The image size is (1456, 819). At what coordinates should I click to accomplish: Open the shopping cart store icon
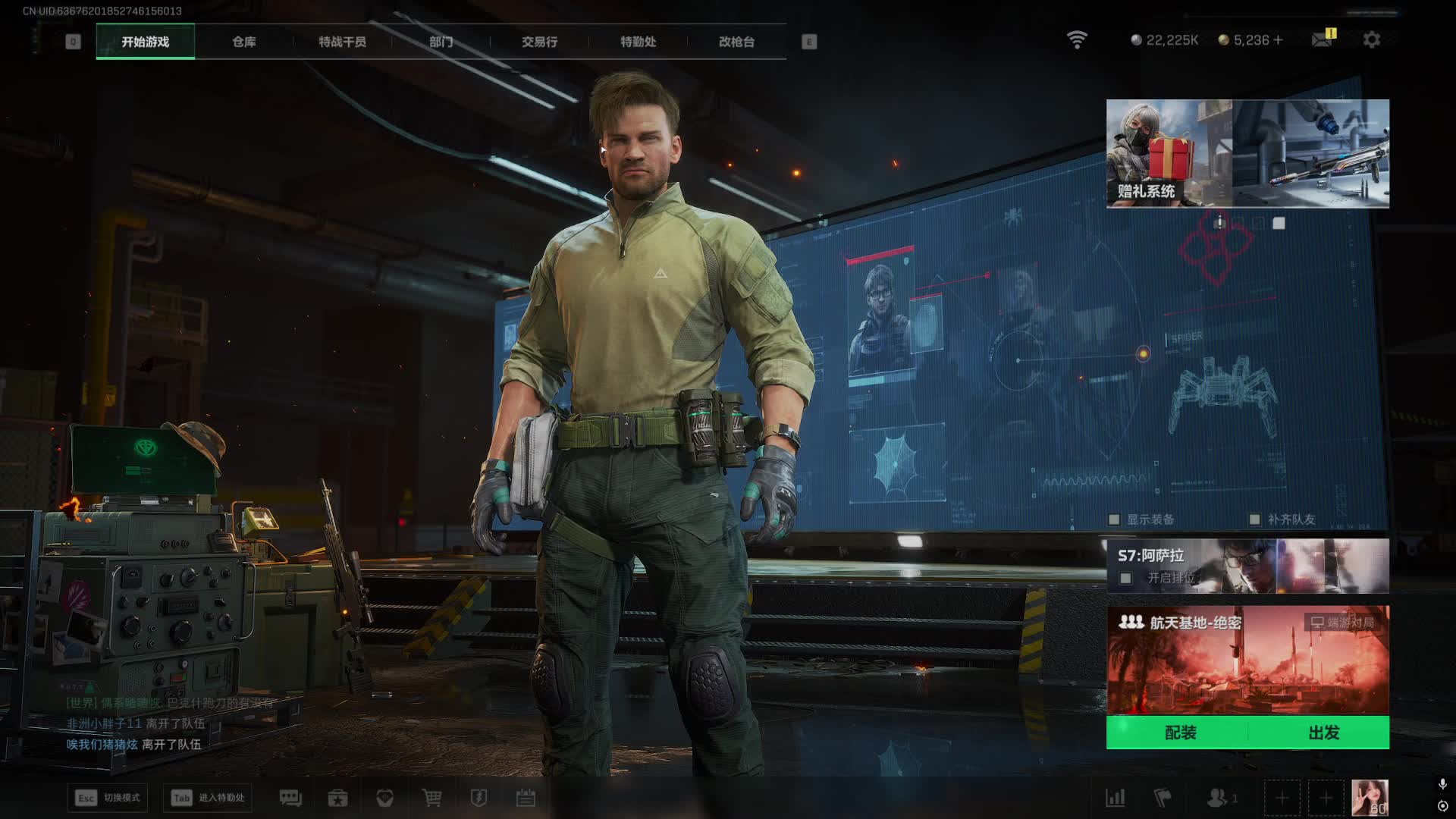point(431,798)
